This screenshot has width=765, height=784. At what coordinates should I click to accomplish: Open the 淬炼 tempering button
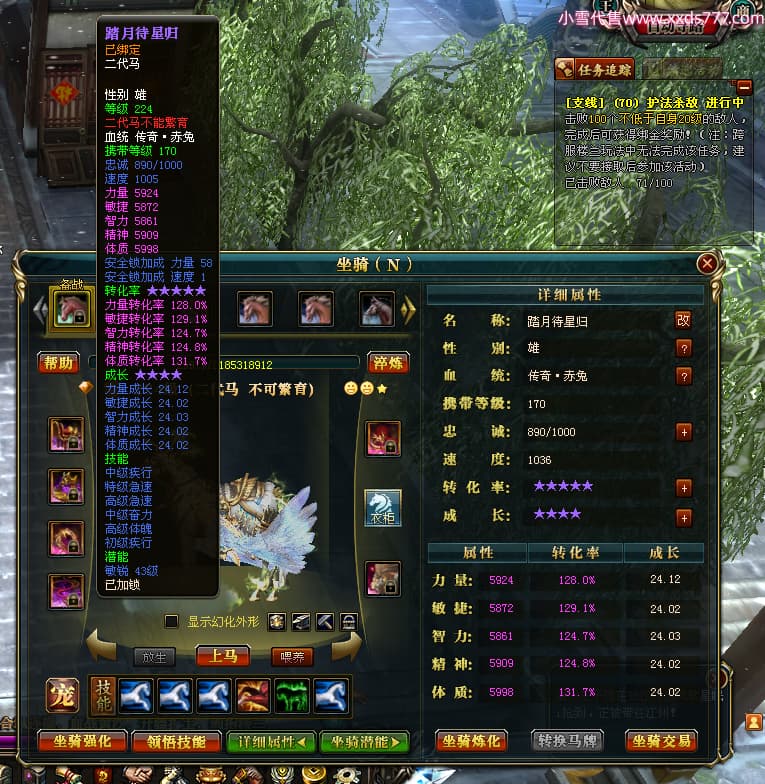(389, 362)
